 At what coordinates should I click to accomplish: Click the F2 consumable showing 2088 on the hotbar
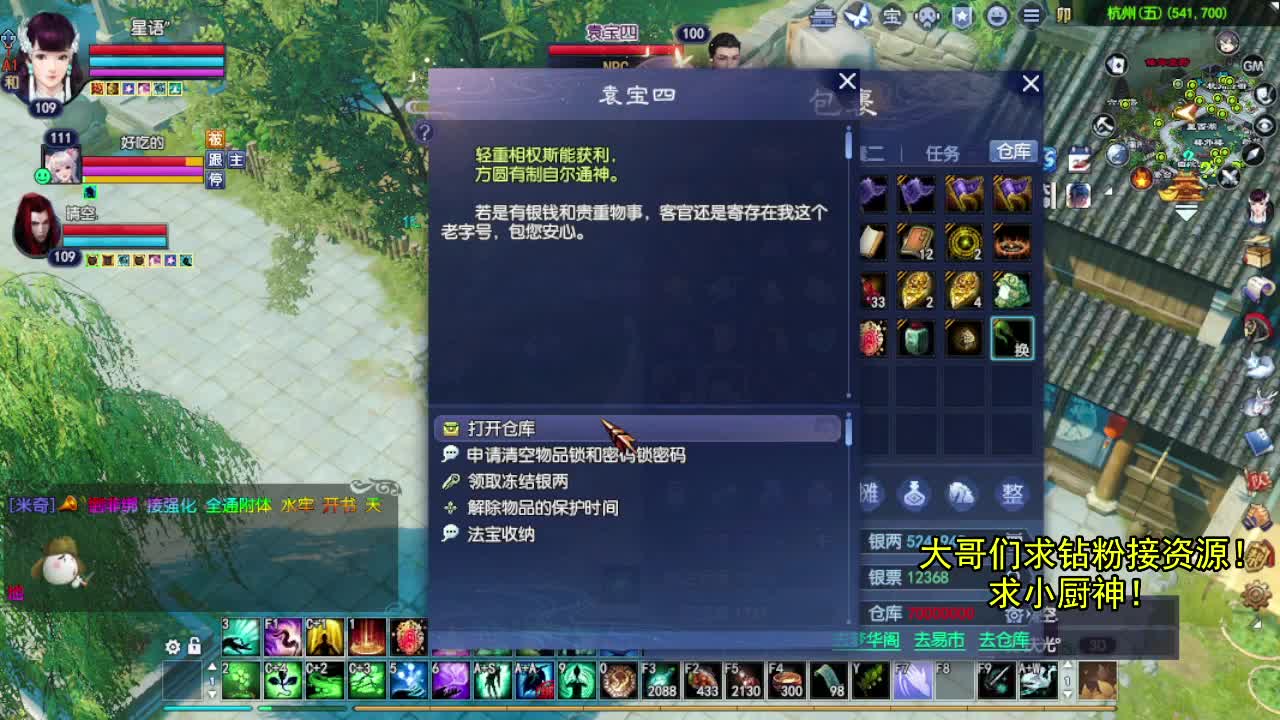(x=660, y=682)
